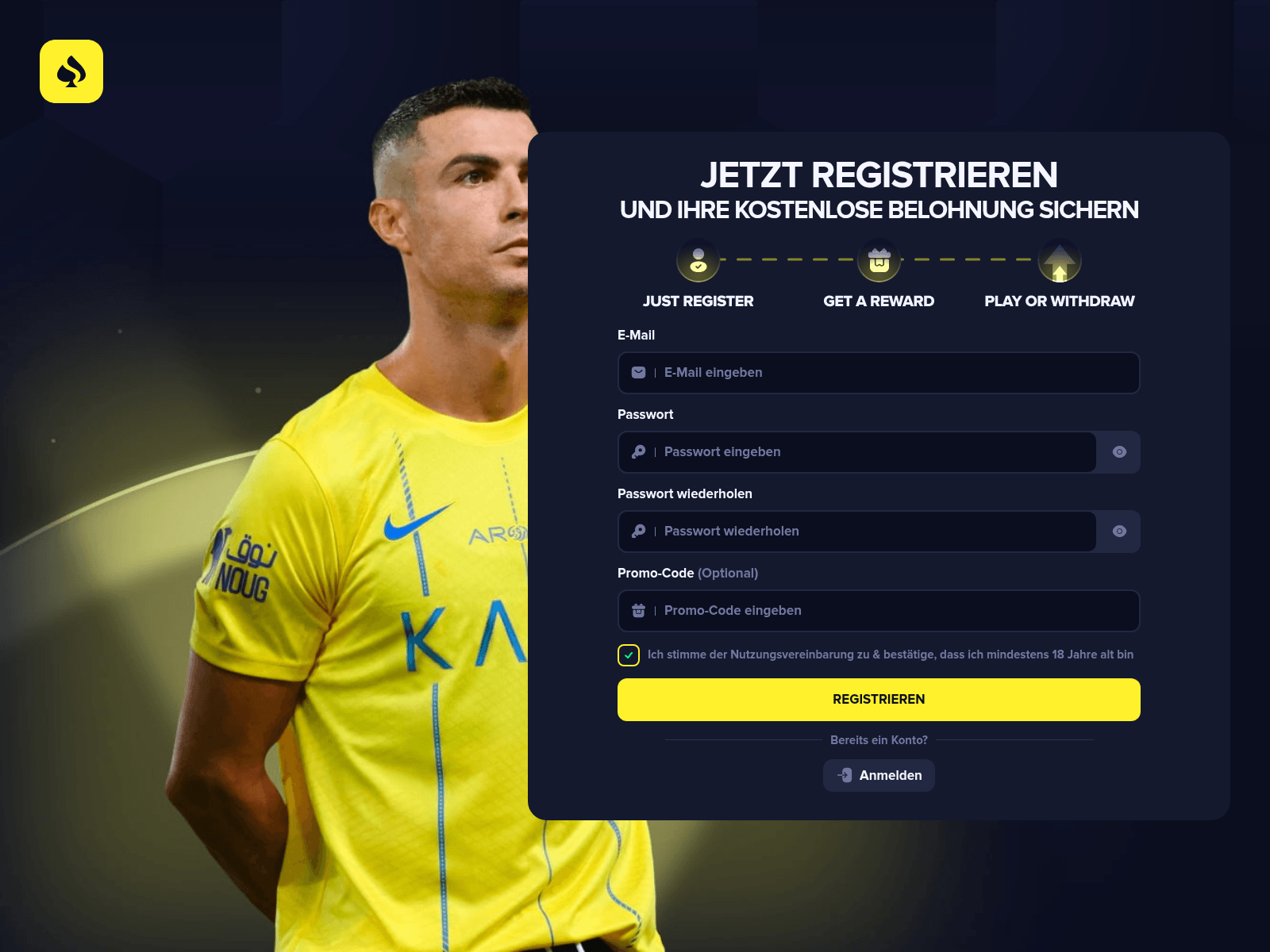Click the key icon in Passwort field

point(638,452)
